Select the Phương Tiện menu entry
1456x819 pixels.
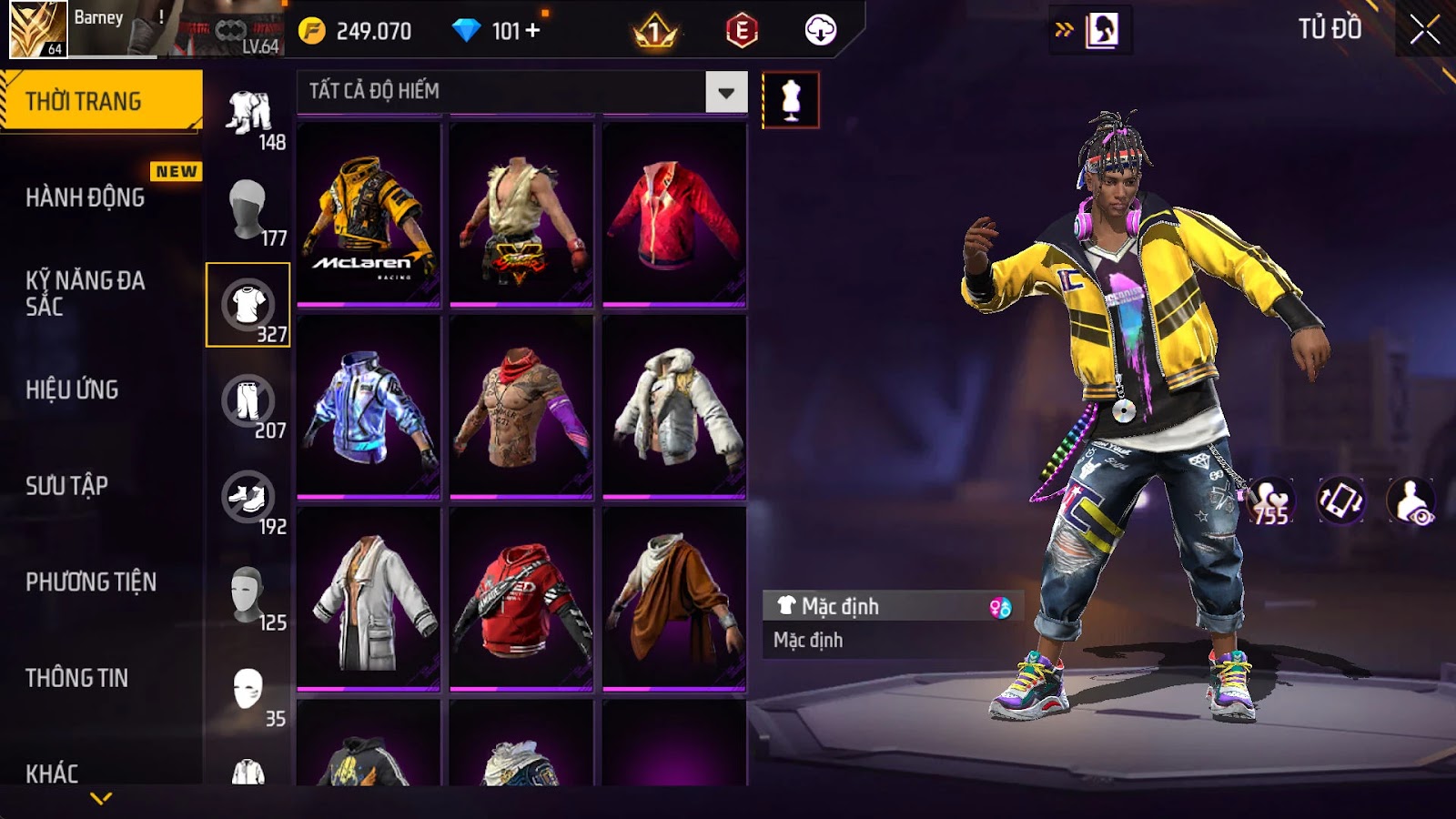[91, 581]
